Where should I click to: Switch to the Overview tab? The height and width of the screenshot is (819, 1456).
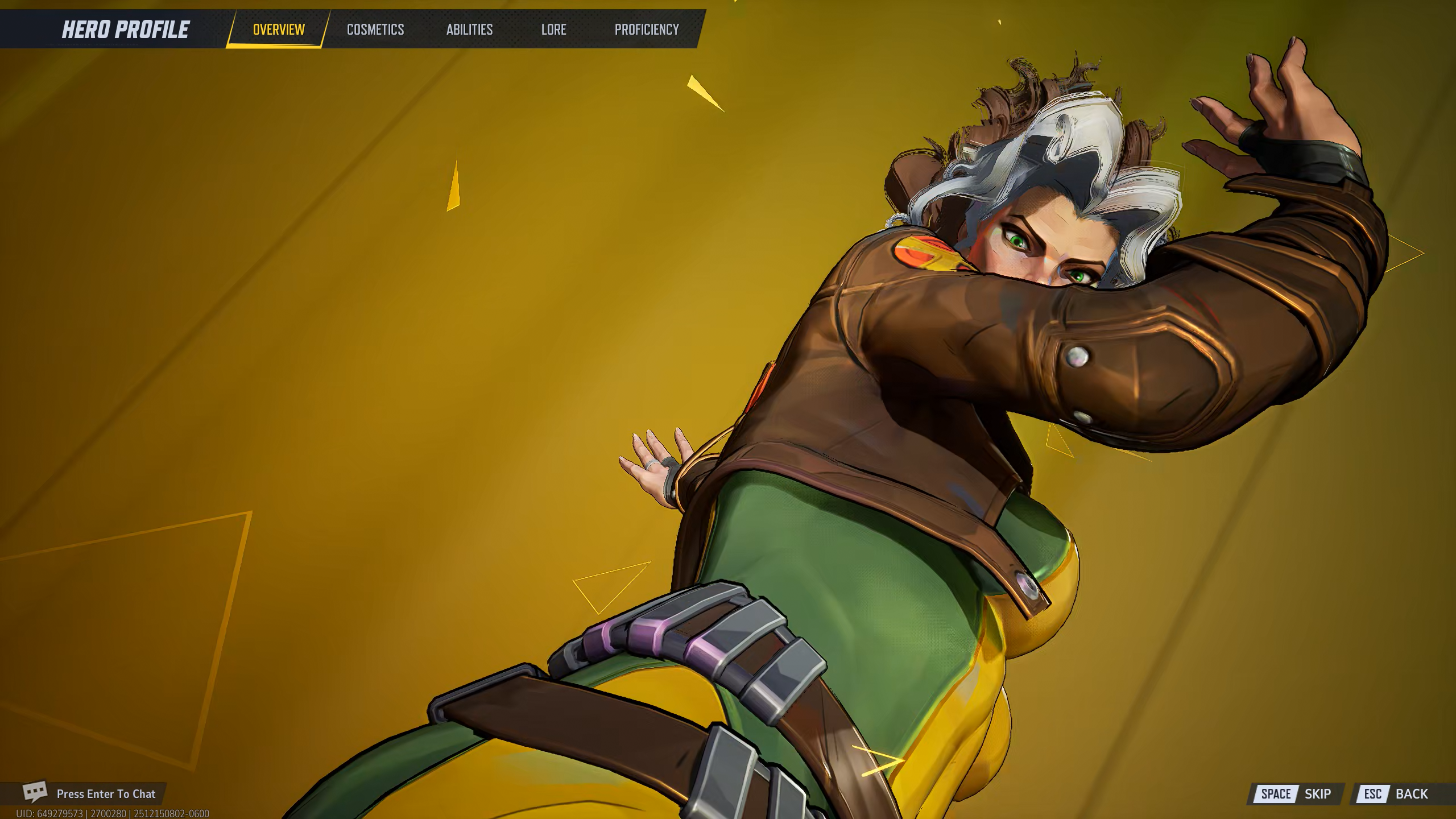pos(279,30)
